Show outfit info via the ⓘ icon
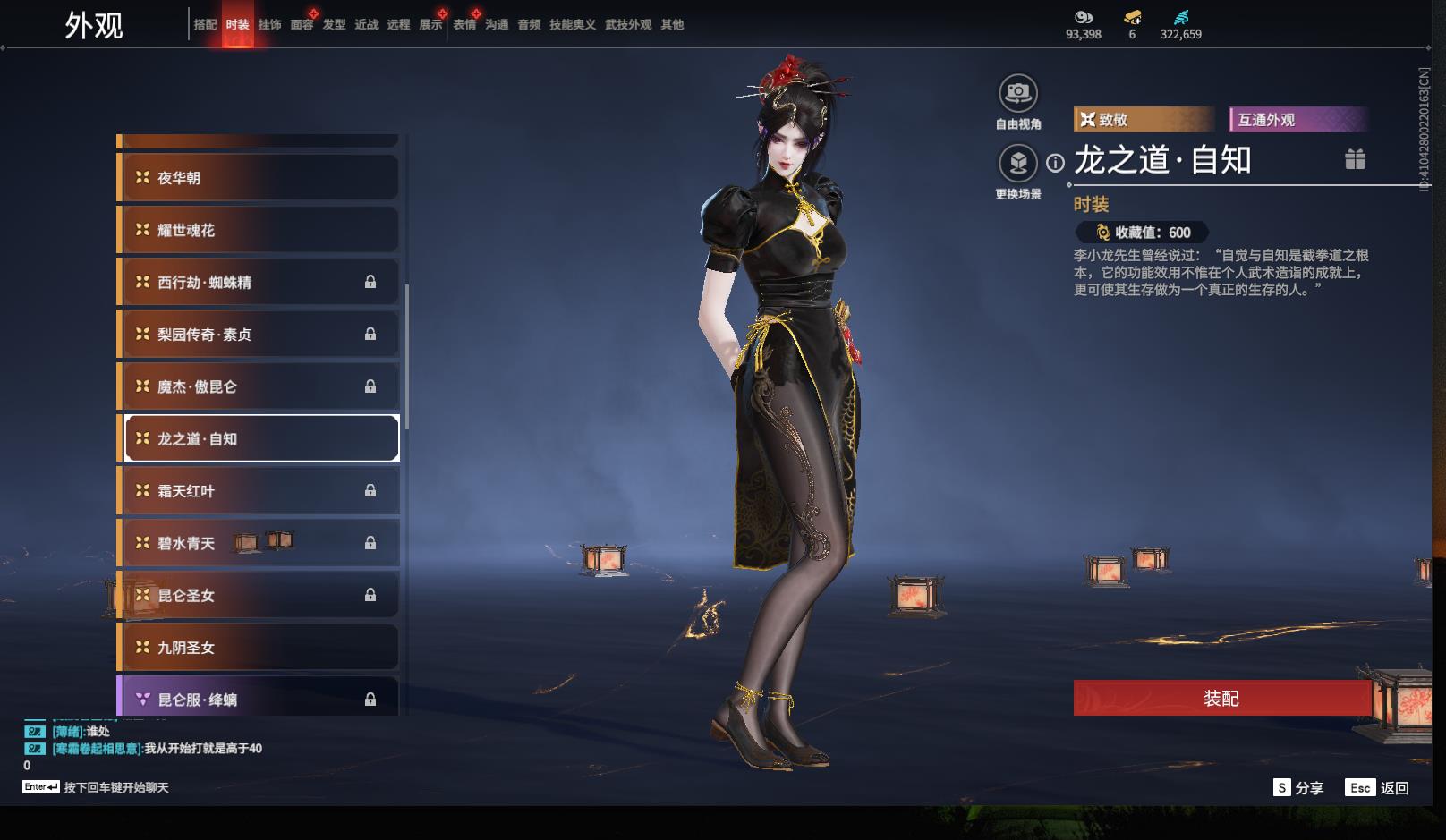1446x840 pixels. [x=1056, y=163]
